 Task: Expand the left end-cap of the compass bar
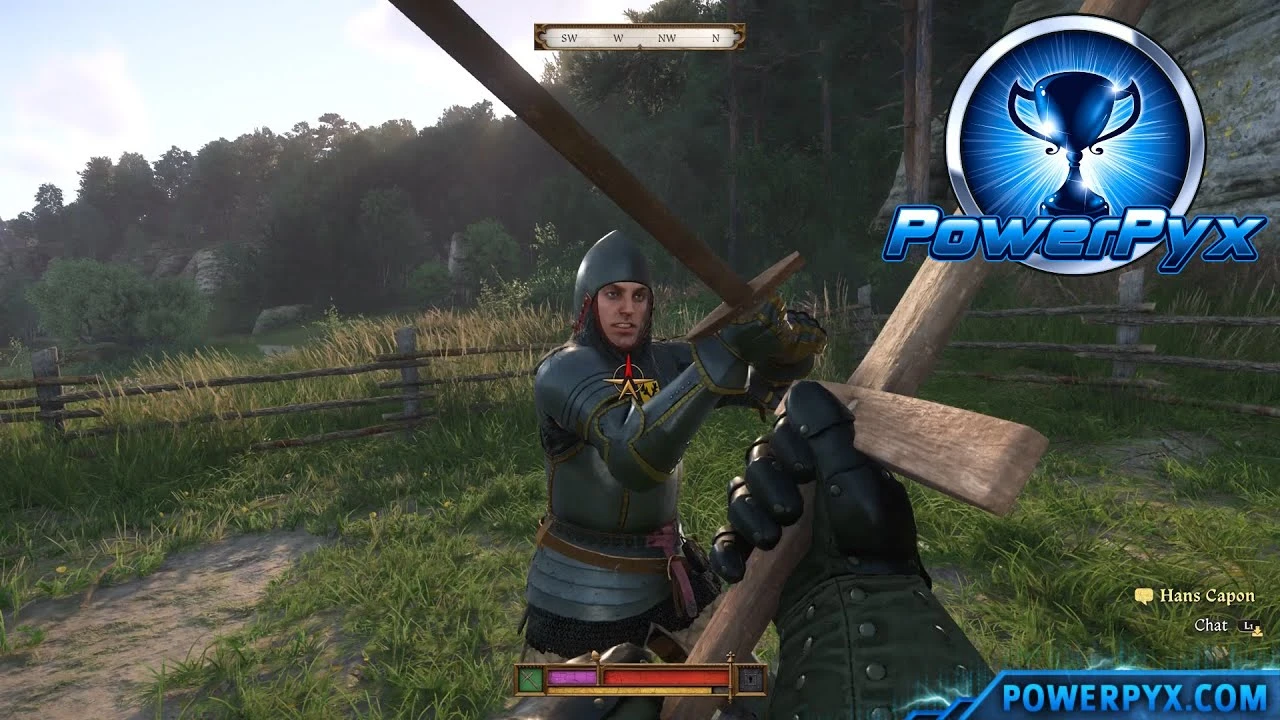pos(541,37)
